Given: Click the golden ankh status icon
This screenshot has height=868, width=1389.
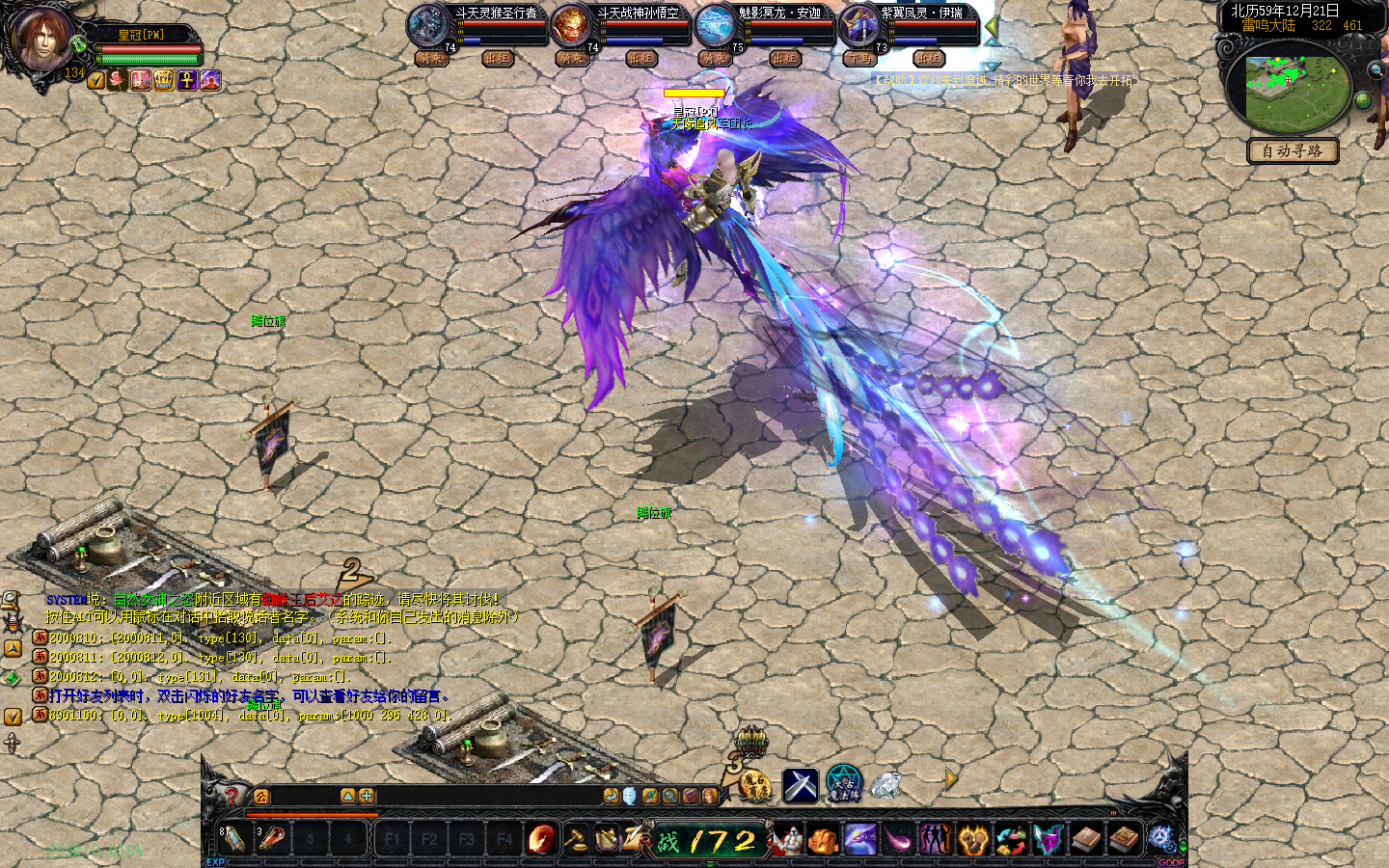Looking at the screenshot, I should [187, 81].
